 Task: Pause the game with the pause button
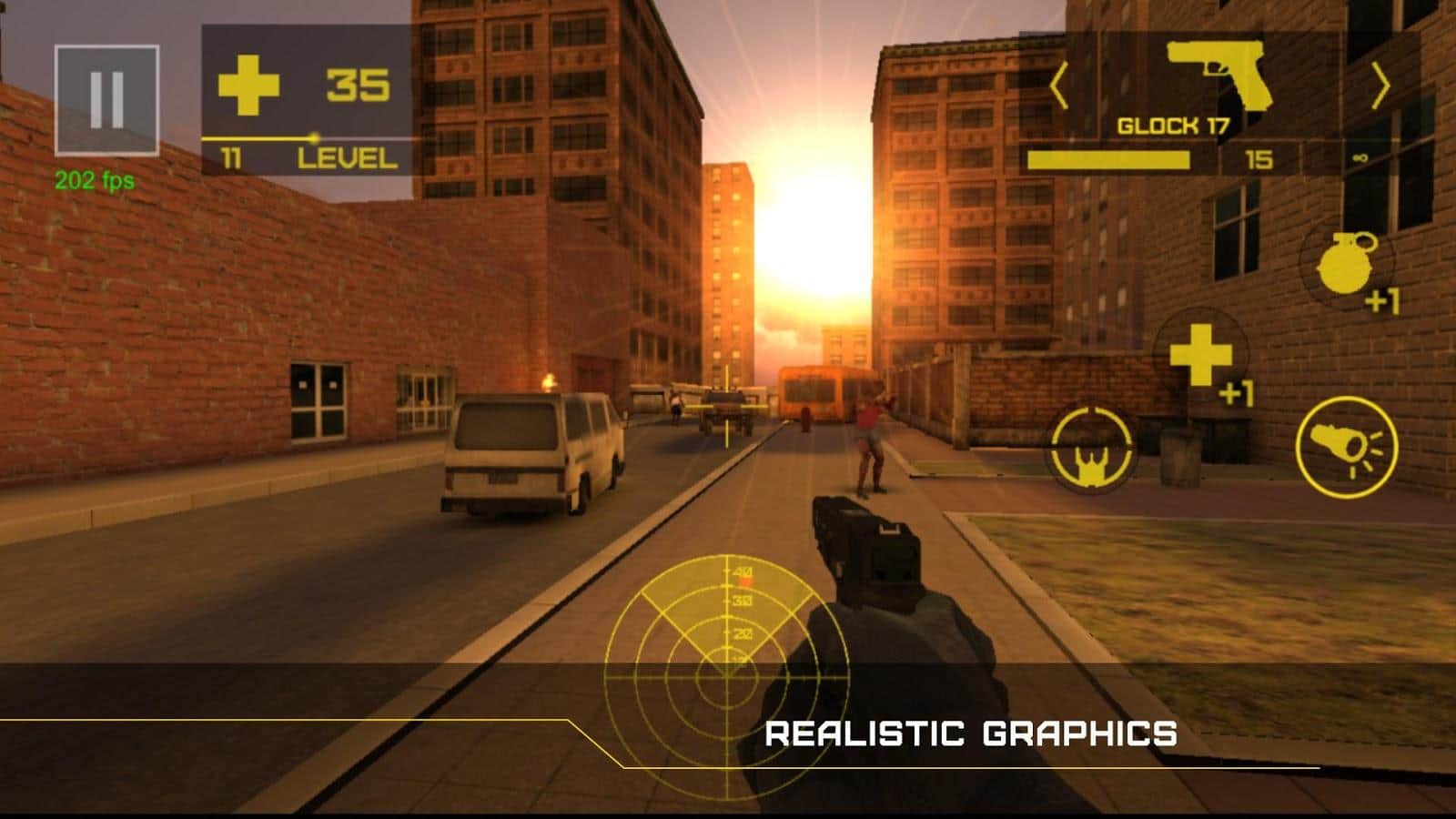pyautogui.click(x=106, y=99)
